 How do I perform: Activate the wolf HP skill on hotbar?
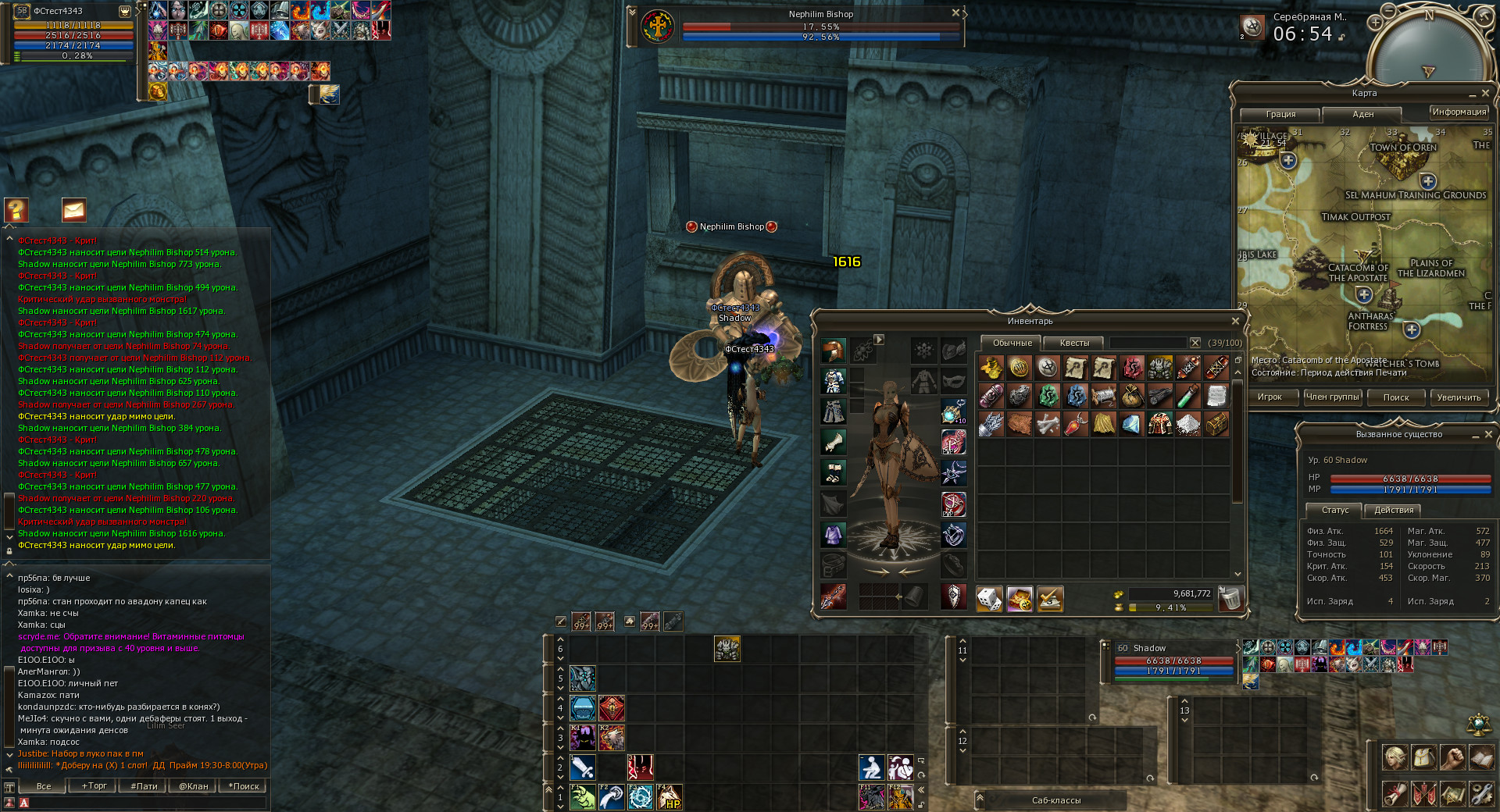[669, 797]
